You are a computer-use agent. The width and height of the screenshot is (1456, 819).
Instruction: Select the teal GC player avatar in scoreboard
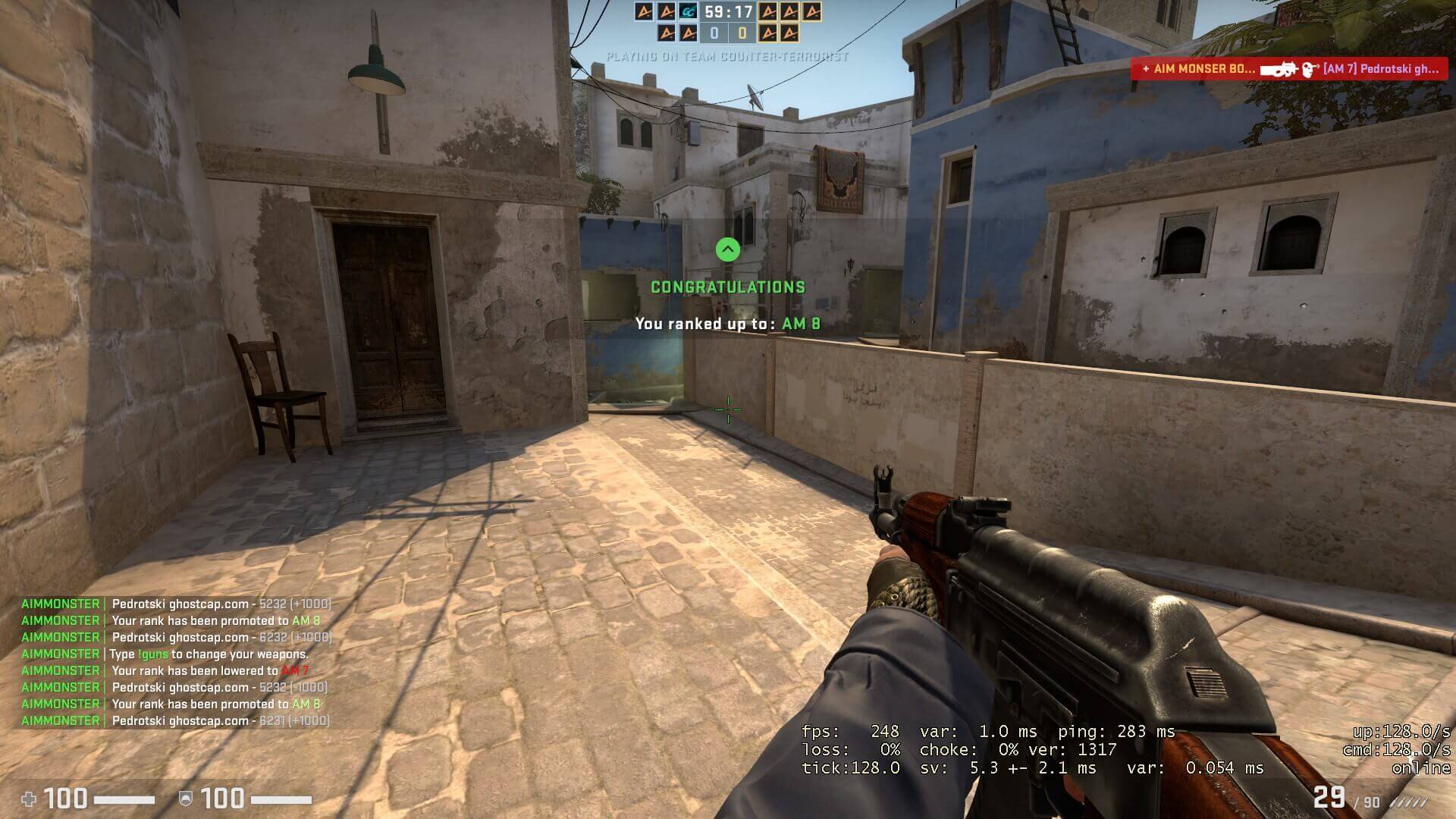689,12
